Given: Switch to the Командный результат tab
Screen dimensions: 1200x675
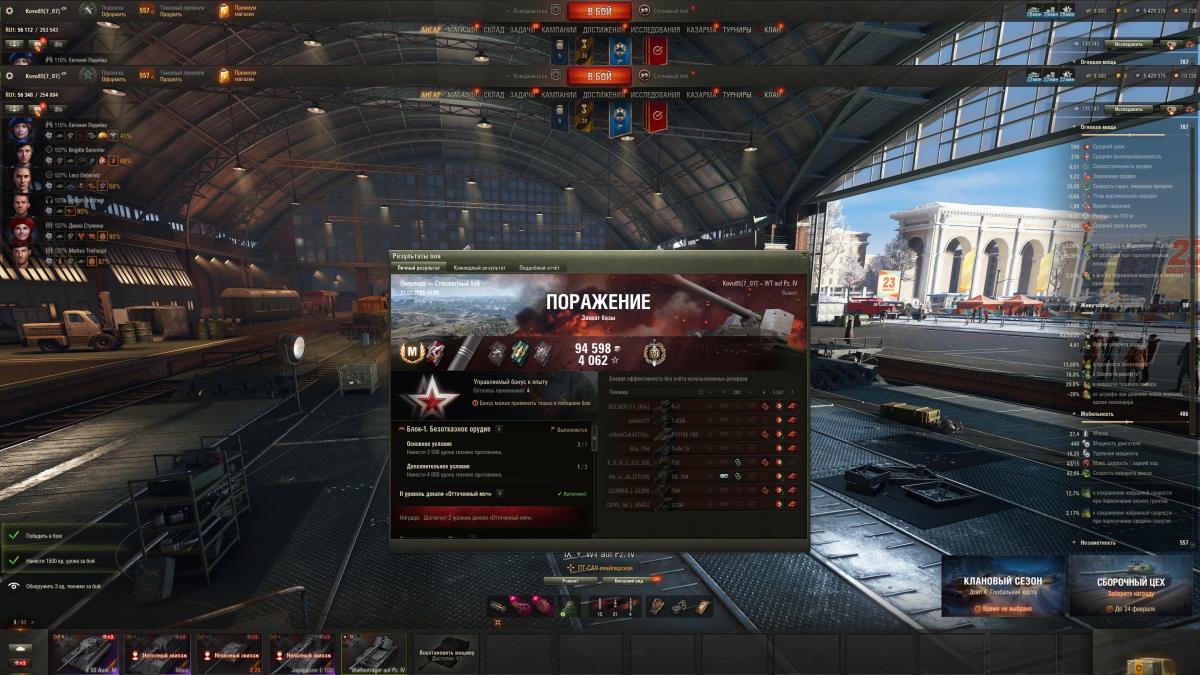Looking at the screenshot, I should tap(479, 268).
